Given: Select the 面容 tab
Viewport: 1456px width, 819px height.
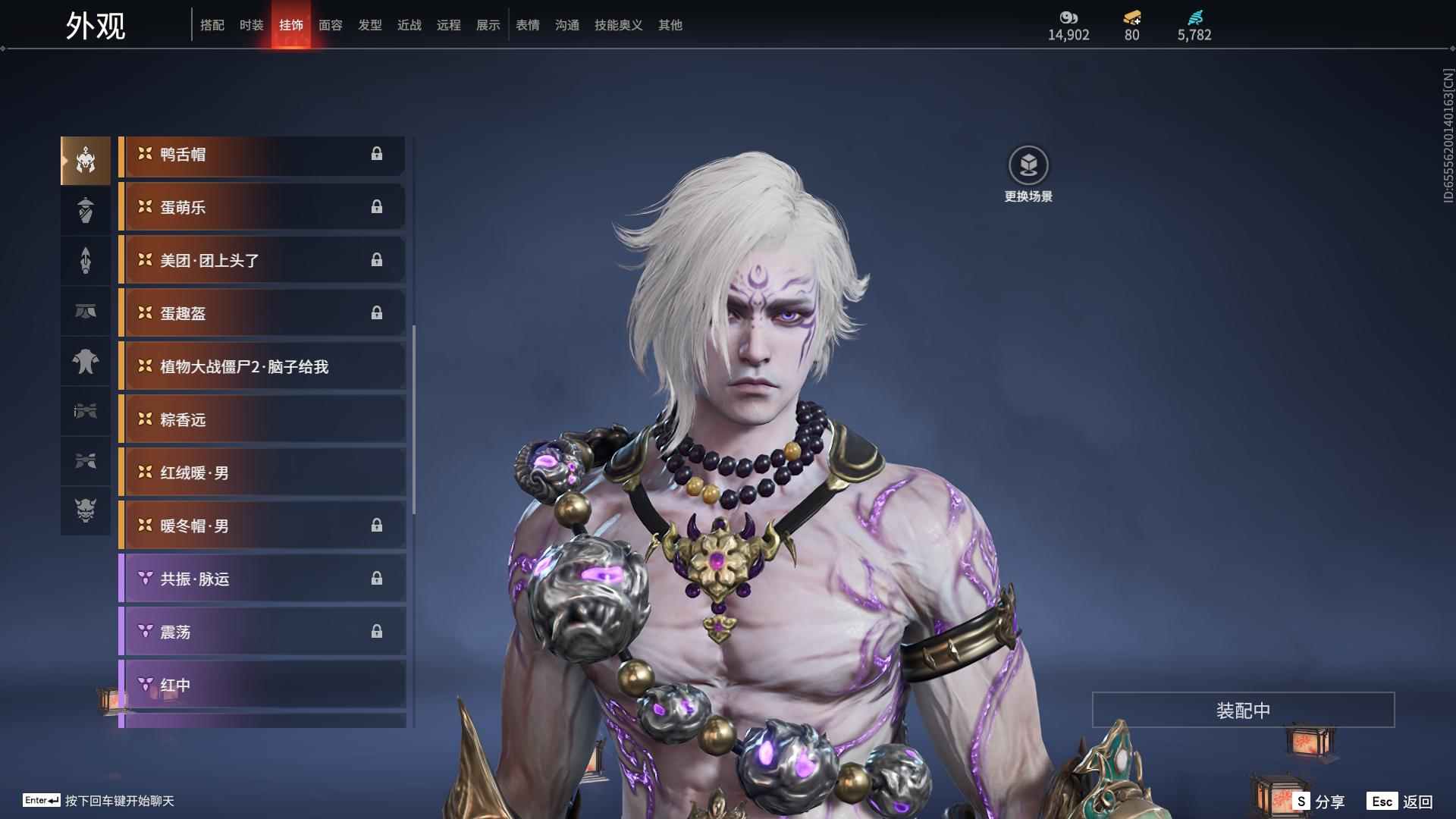Looking at the screenshot, I should (x=330, y=25).
